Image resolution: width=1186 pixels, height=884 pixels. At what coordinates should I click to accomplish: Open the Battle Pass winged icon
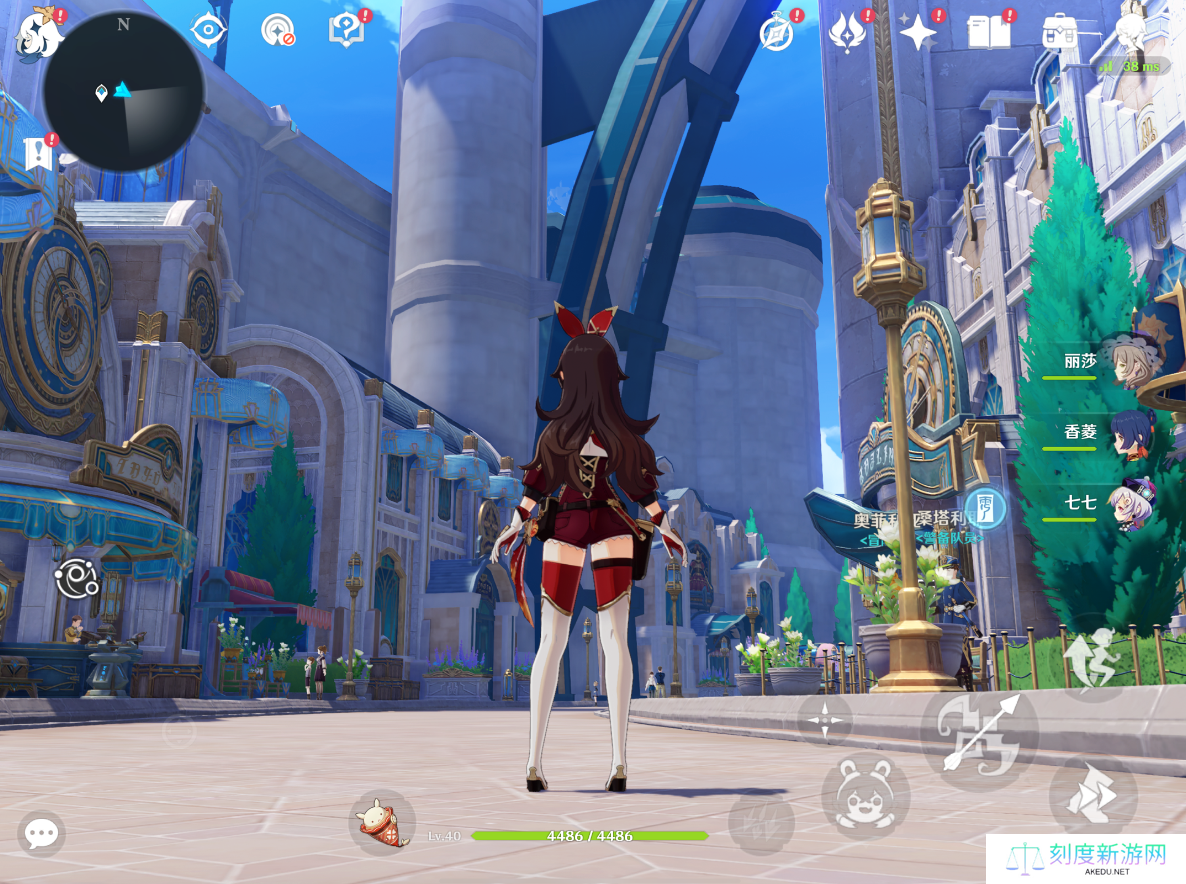point(846,32)
